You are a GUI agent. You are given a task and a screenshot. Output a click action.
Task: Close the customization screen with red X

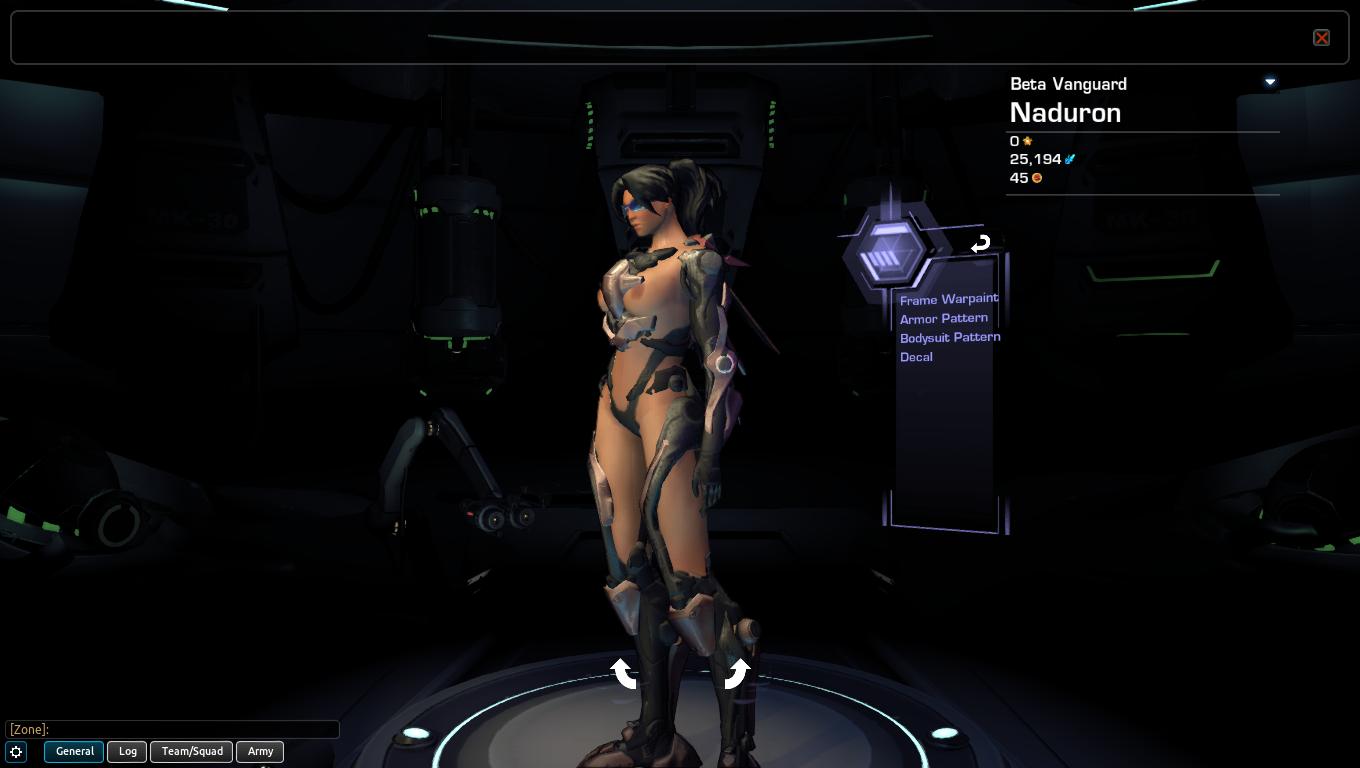tap(1321, 38)
